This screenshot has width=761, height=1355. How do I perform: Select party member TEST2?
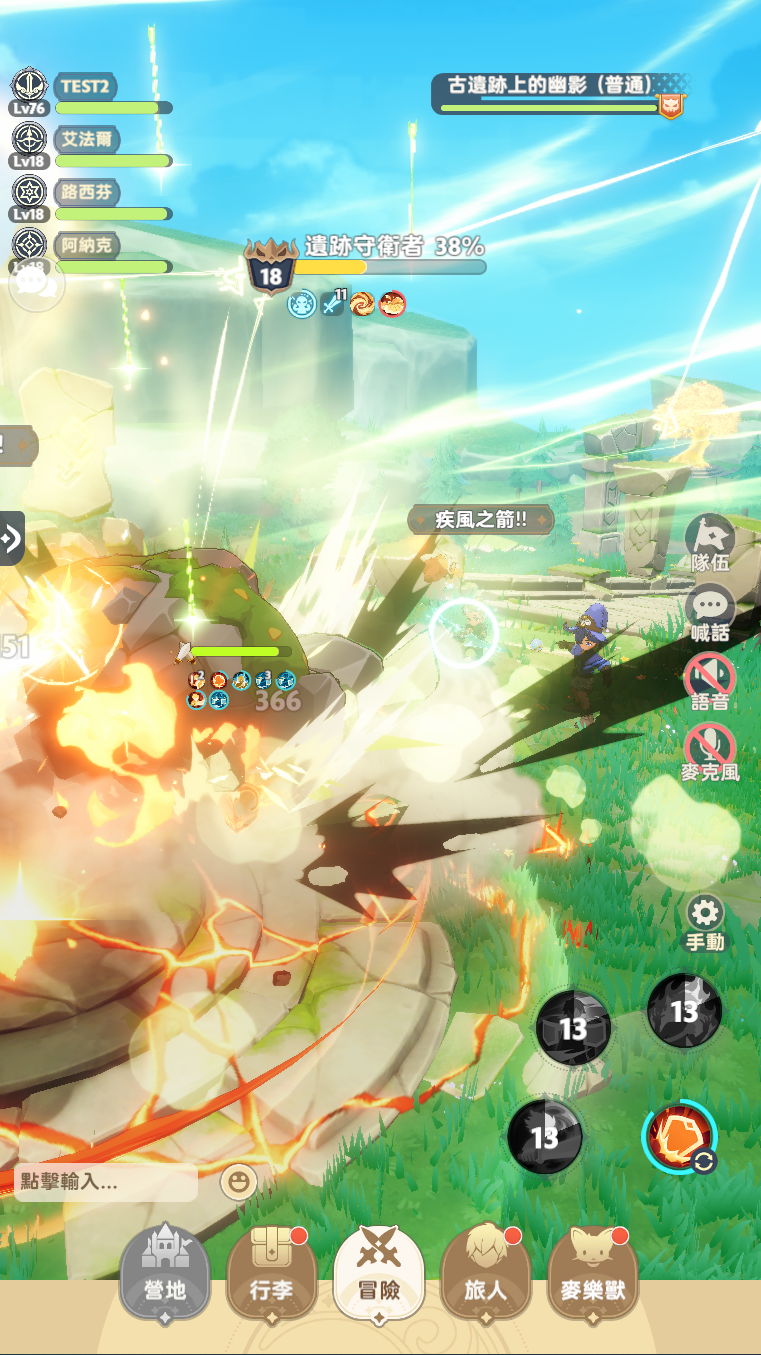tap(90, 92)
